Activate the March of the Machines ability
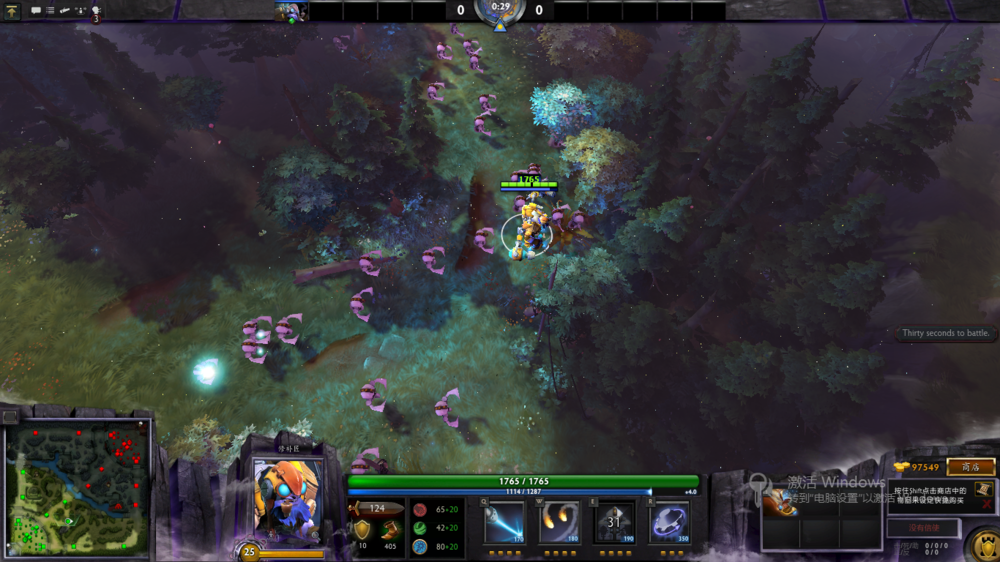This screenshot has width=1000, height=562. pos(614,522)
